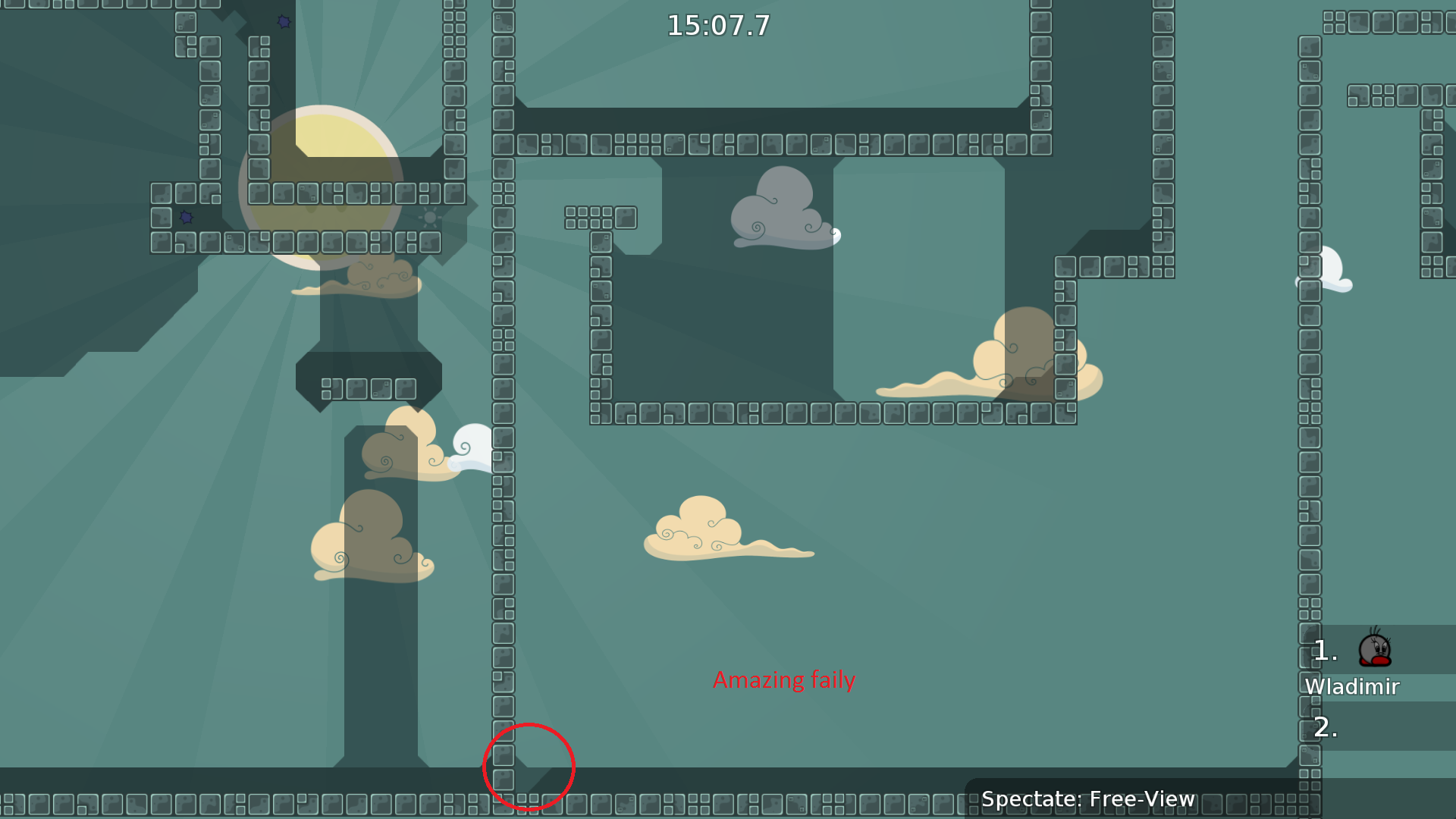Switch to the Wladimir scoreboard entry
The height and width of the screenshot is (819, 1456).
pyautogui.click(x=1352, y=686)
